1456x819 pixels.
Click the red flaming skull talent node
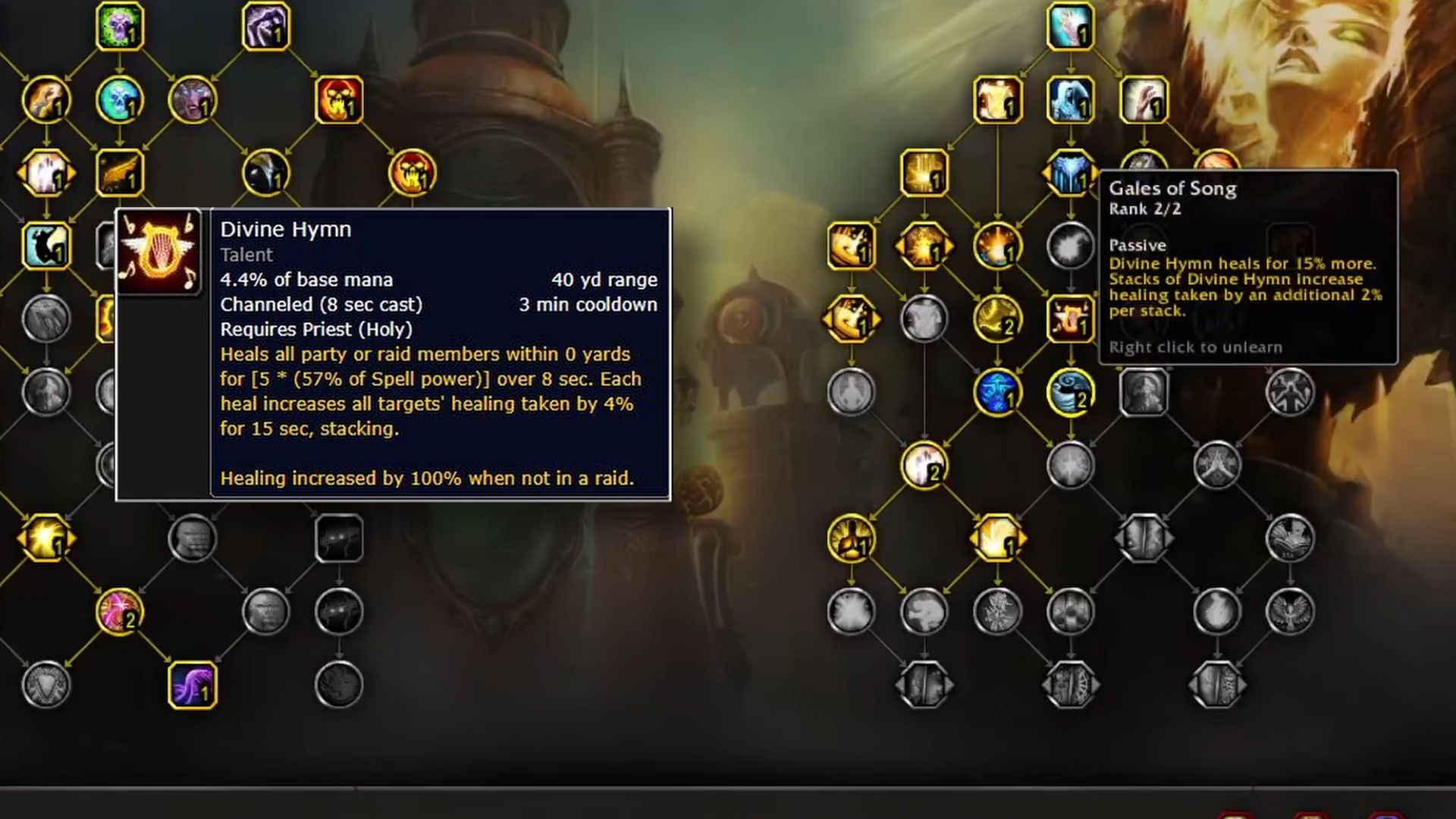point(339,99)
